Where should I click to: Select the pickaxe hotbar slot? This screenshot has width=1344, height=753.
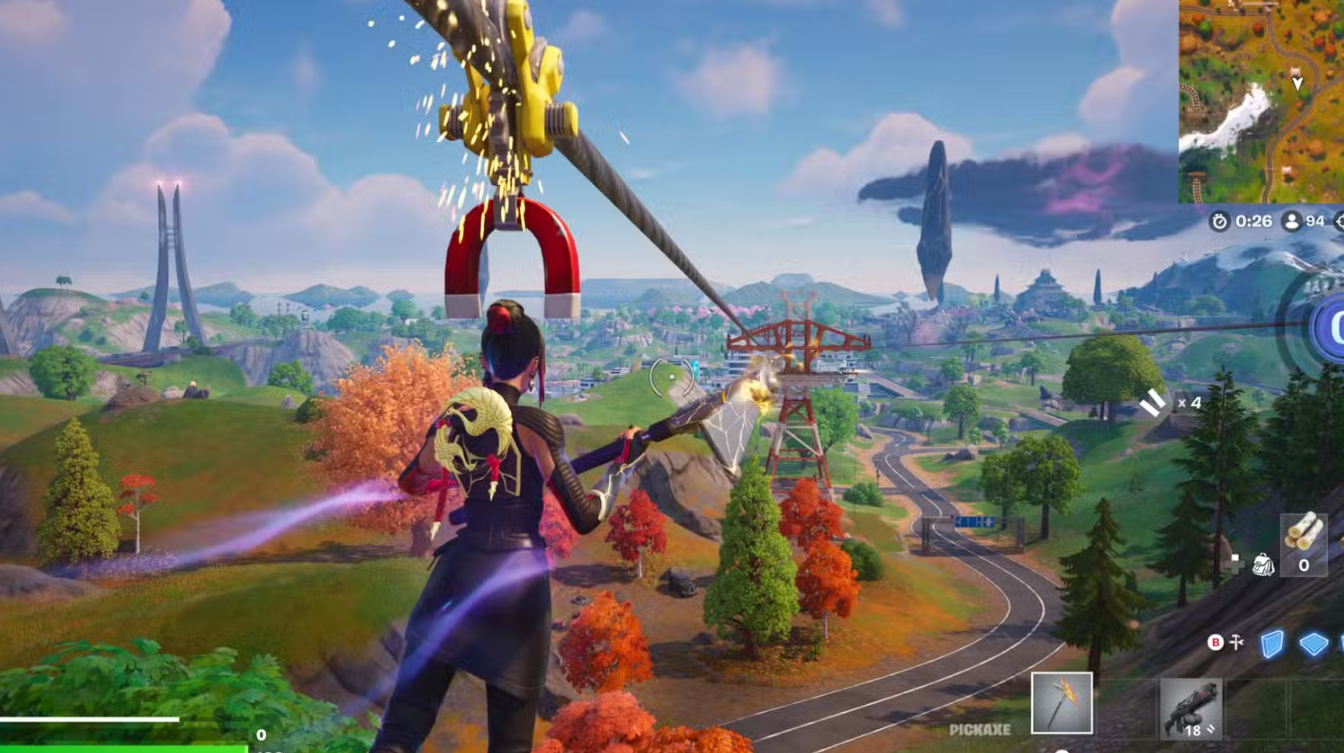[1062, 703]
